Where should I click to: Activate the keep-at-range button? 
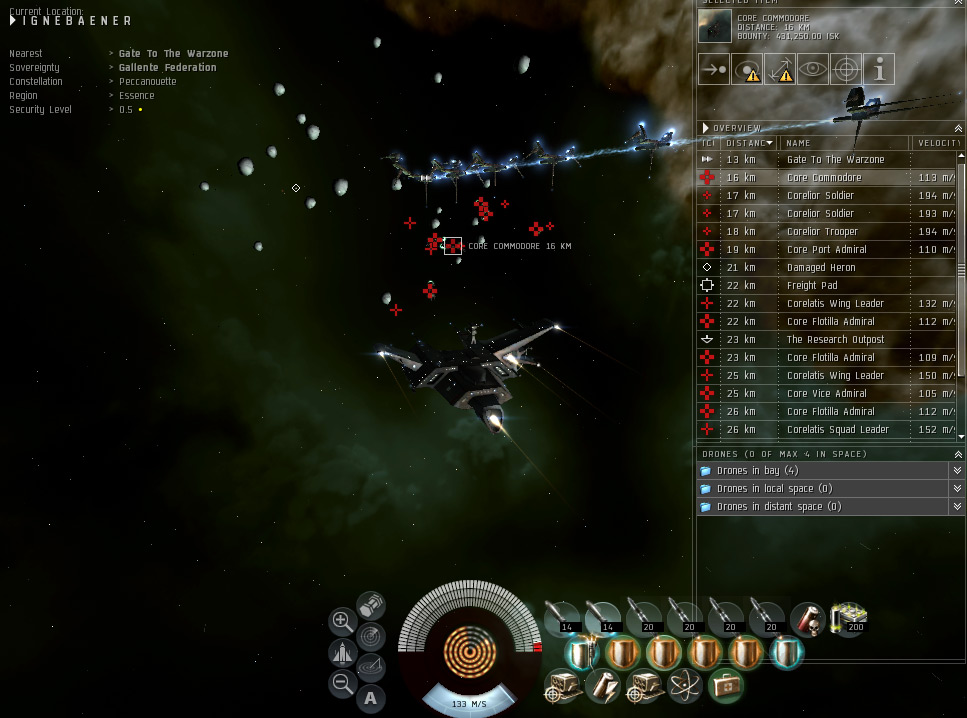pyautogui.click(x=780, y=69)
